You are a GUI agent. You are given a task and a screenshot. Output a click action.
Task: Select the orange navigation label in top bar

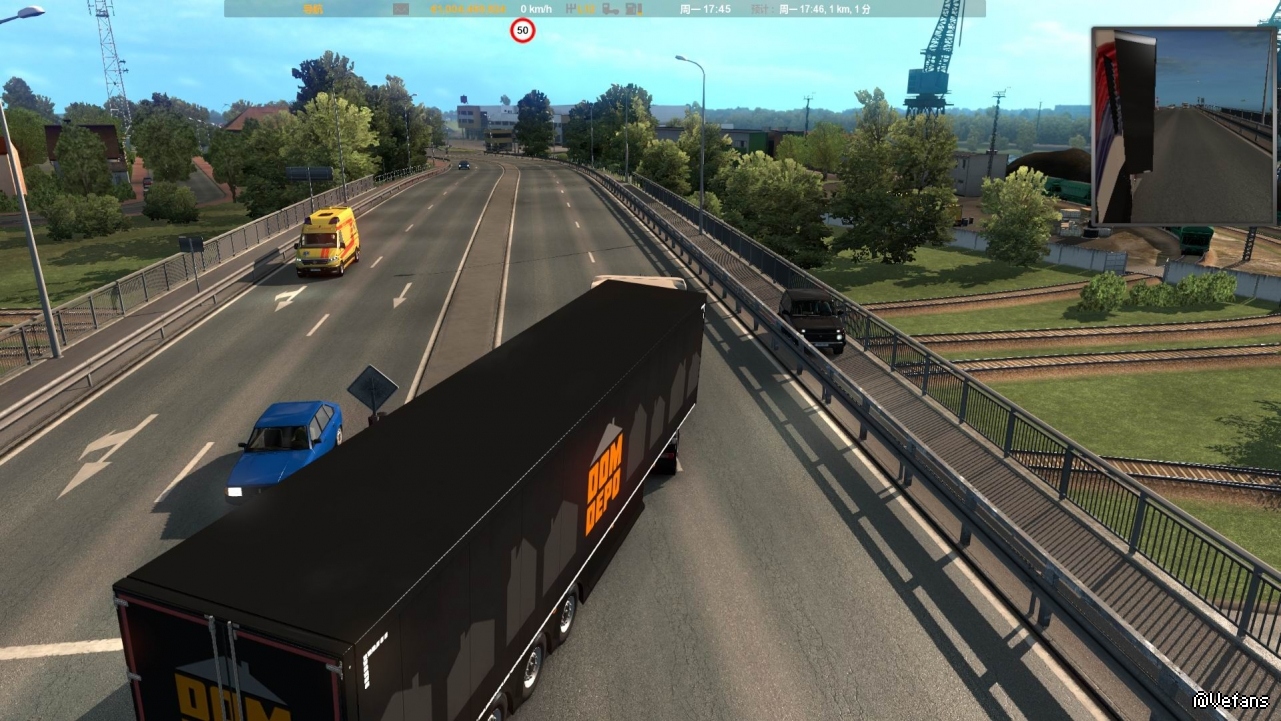click(312, 9)
